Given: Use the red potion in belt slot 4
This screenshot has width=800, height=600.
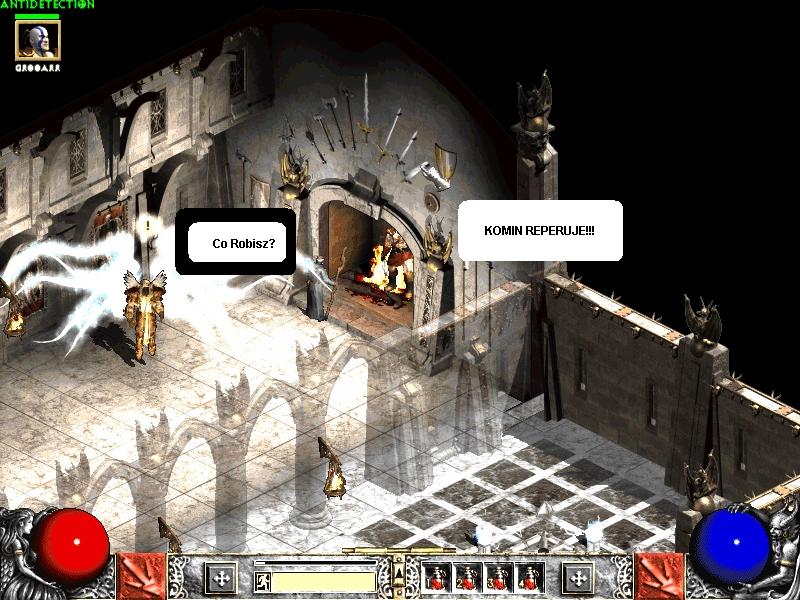Looking at the screenshot, I should [530, 577].
